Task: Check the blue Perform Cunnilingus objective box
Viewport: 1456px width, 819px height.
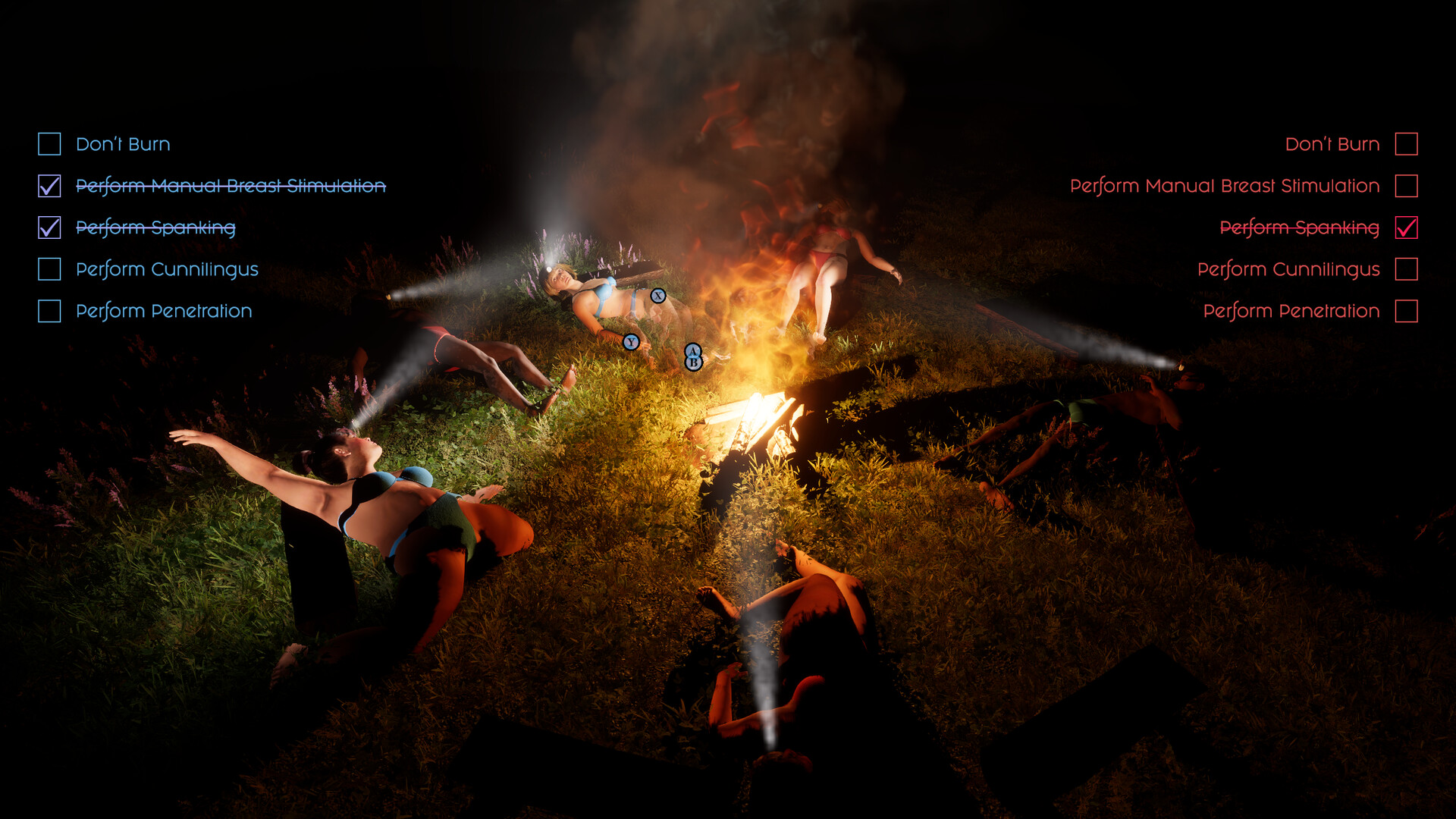Action: (x=49, y=269)
